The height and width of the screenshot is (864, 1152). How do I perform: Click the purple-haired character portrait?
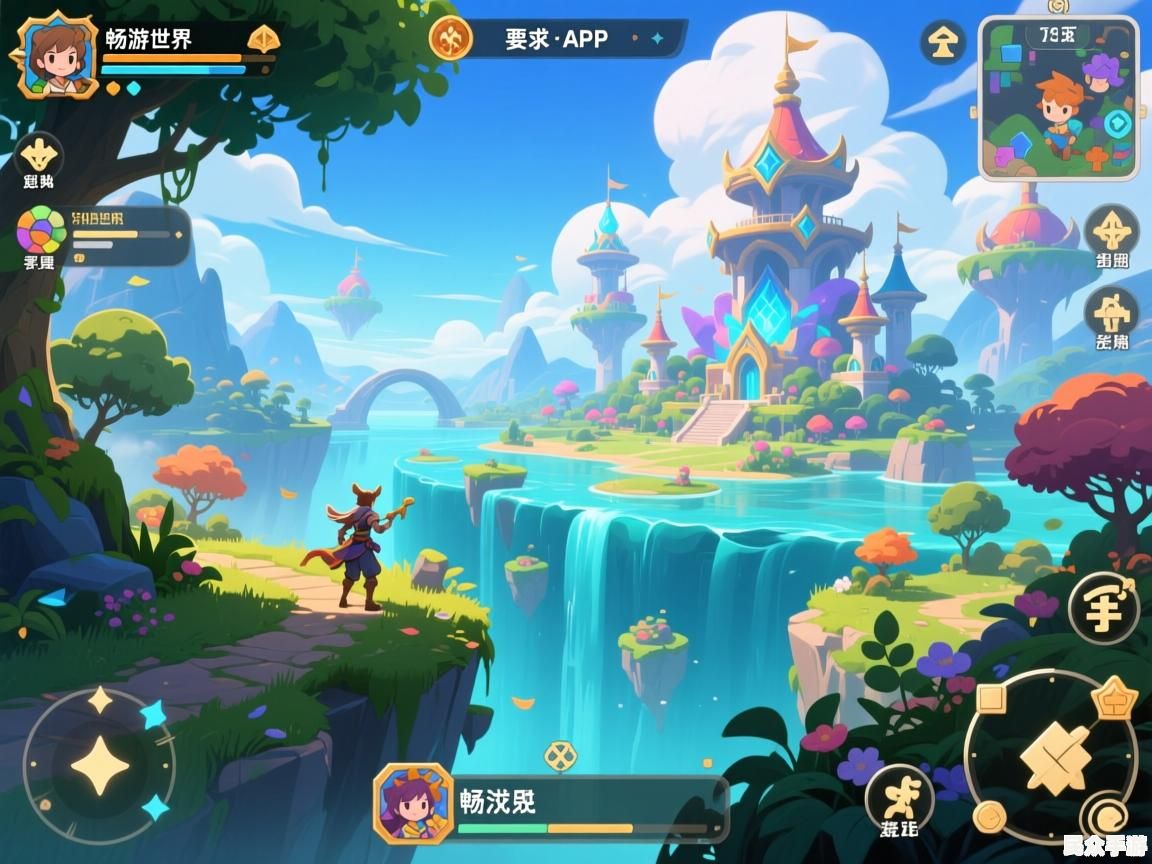point(413,802)
